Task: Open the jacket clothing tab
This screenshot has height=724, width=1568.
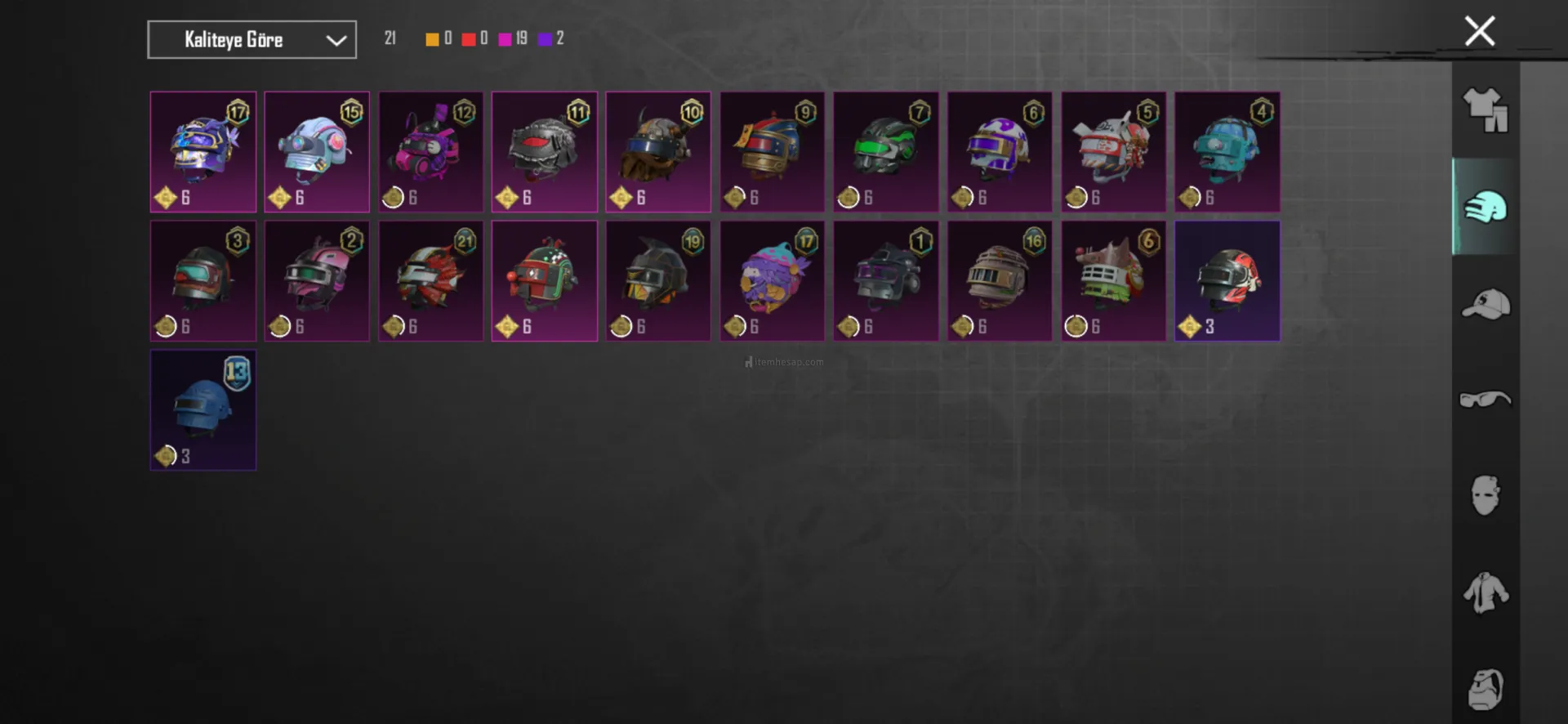Action: [x=1486, y=592]
